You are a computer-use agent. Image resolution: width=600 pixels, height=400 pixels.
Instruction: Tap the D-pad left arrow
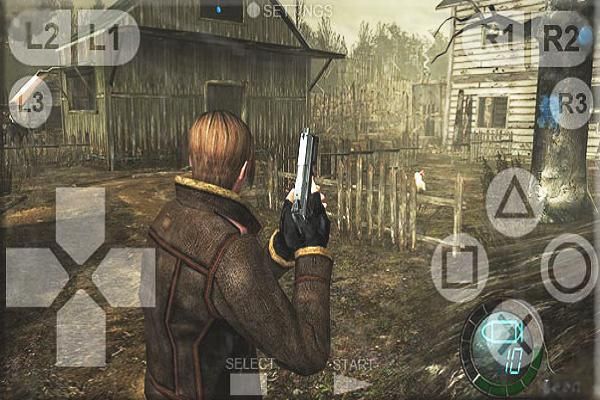pos(37,277)
